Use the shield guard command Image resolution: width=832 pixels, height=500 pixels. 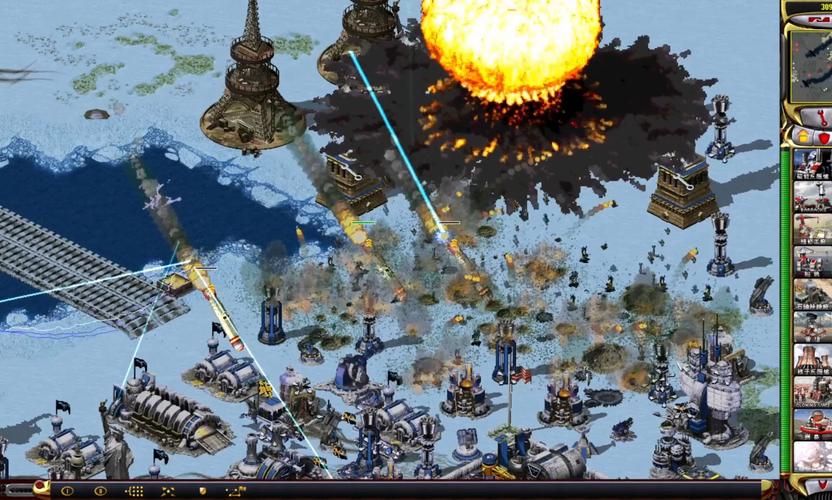[x=203, y=491]
